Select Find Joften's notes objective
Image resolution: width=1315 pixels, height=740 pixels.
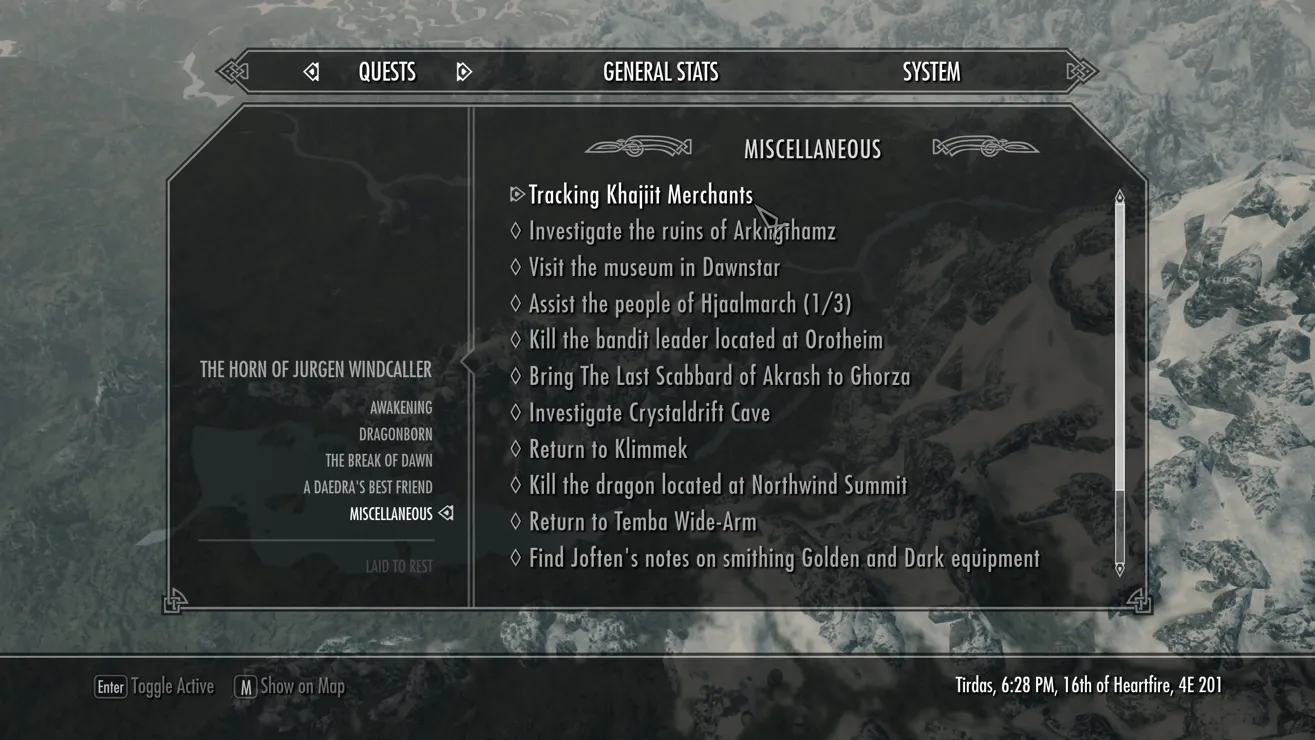click(x=783, y=559)
